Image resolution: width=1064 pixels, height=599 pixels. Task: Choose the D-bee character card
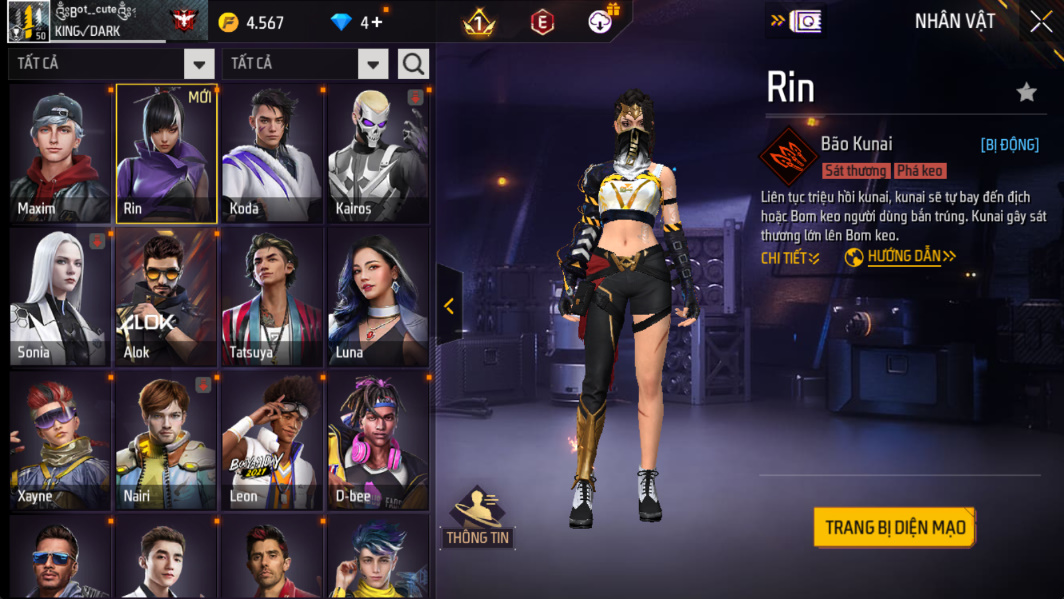(378, 441)
